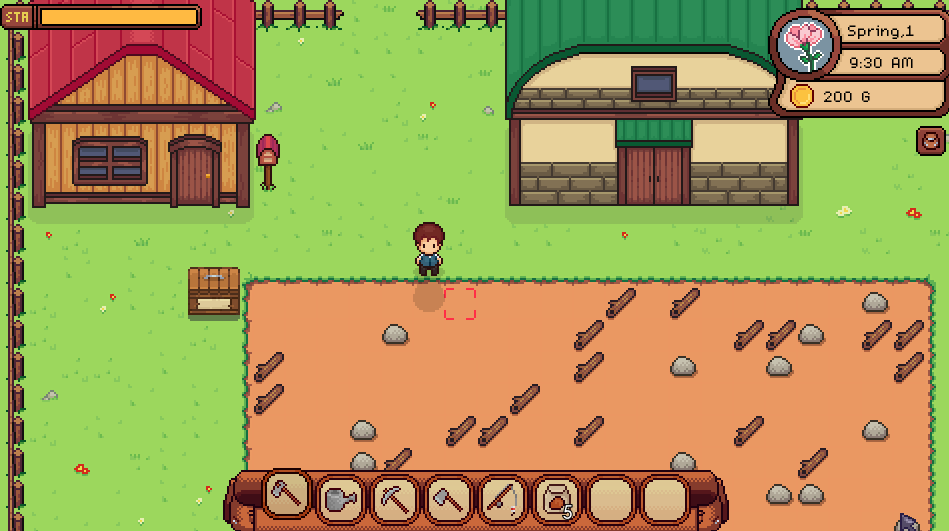Select the hoe in the hotbar
The height and width of the screenshot is (531, 949).
[x=287, y=495]
